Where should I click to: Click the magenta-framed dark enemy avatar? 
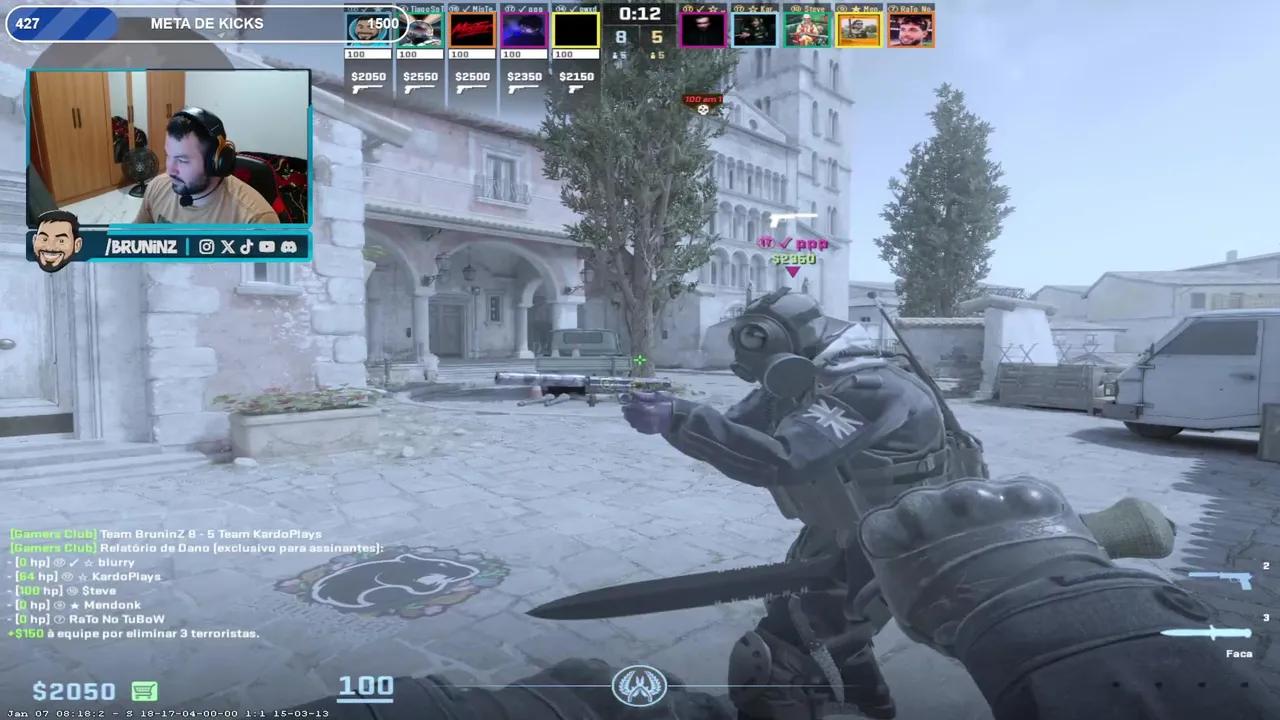coord(703,30)
